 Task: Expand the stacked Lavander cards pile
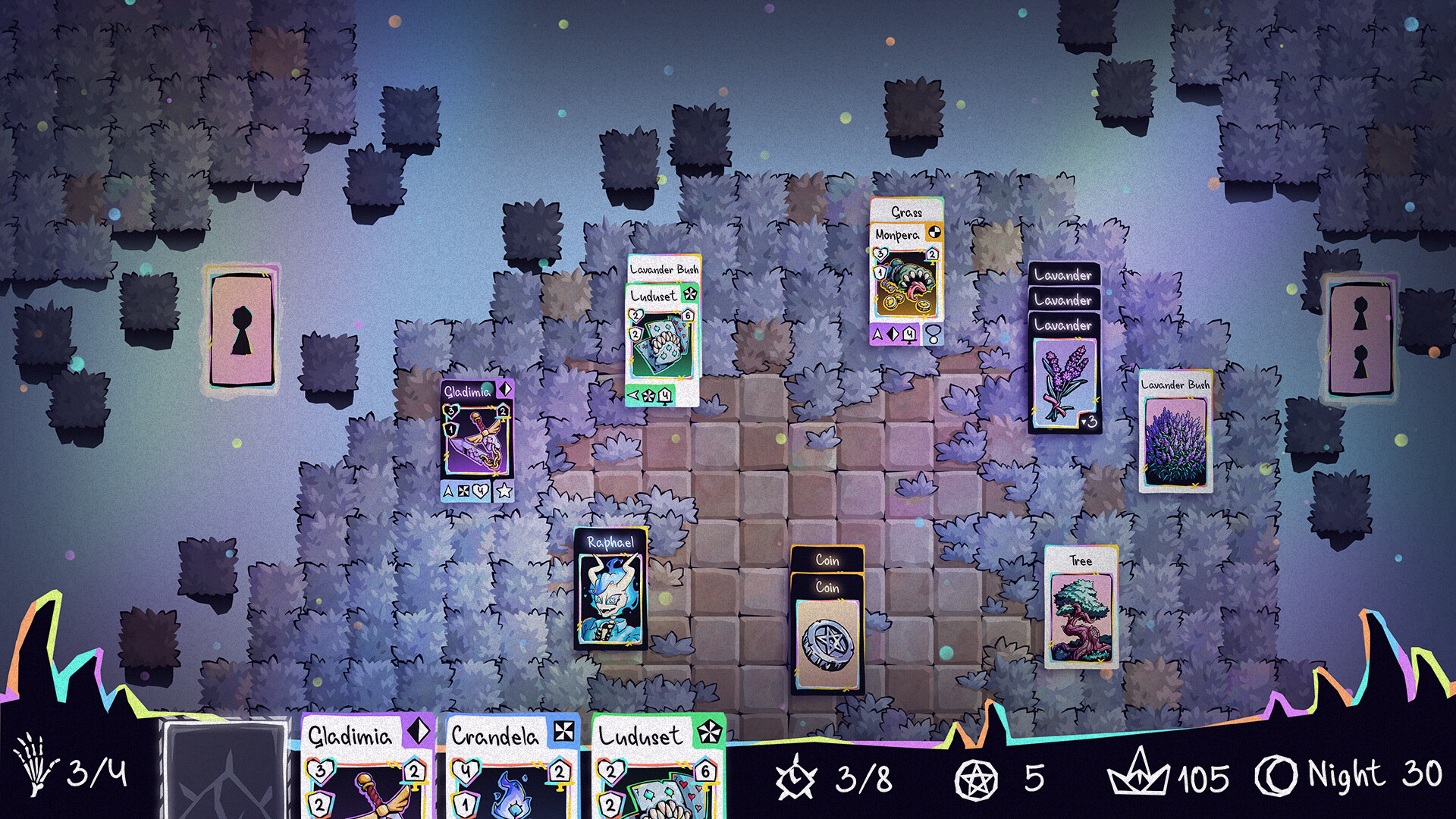point(1062,275)
